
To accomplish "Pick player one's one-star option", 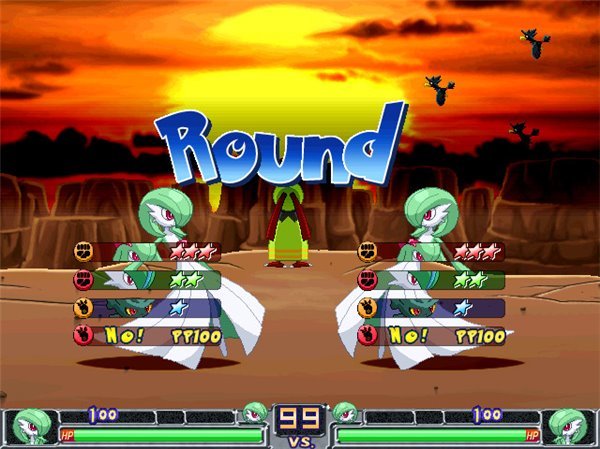I will 147,308.
